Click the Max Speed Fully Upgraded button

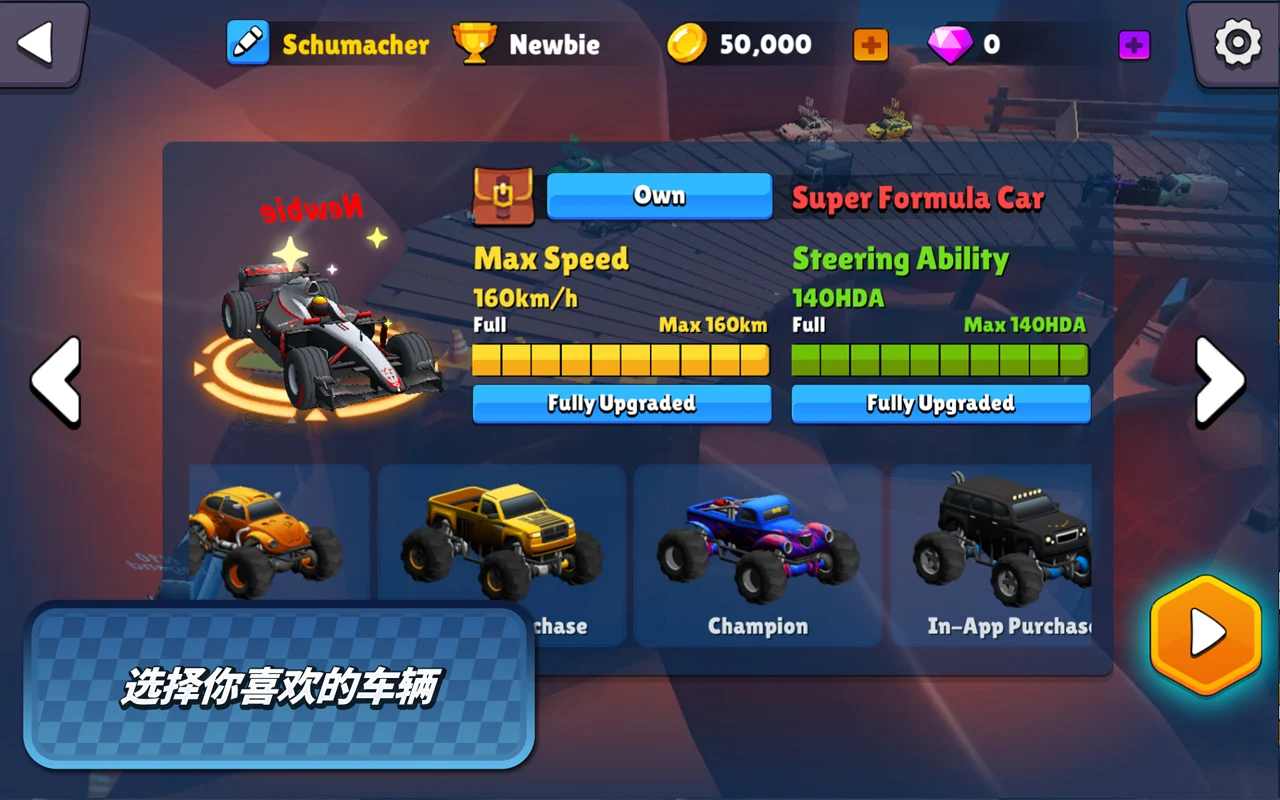coord(621,403)
